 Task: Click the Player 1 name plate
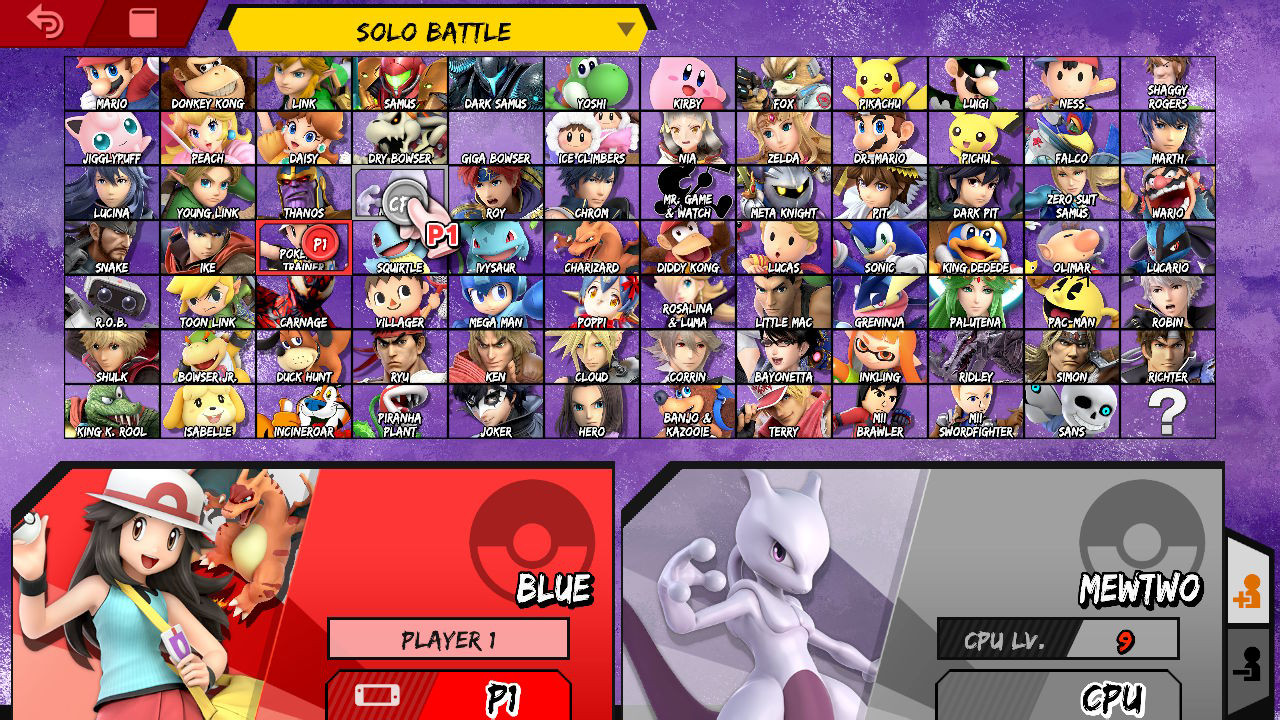[447, 639]
